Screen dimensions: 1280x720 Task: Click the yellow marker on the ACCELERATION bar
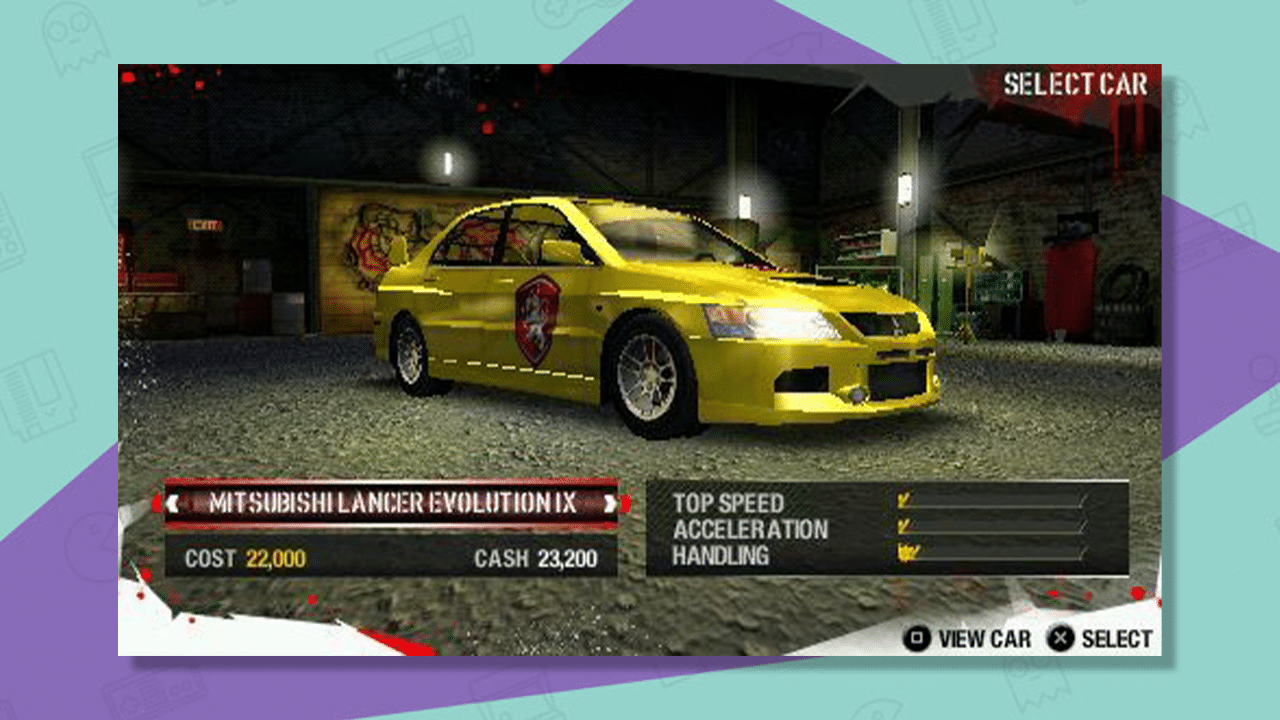906,527
